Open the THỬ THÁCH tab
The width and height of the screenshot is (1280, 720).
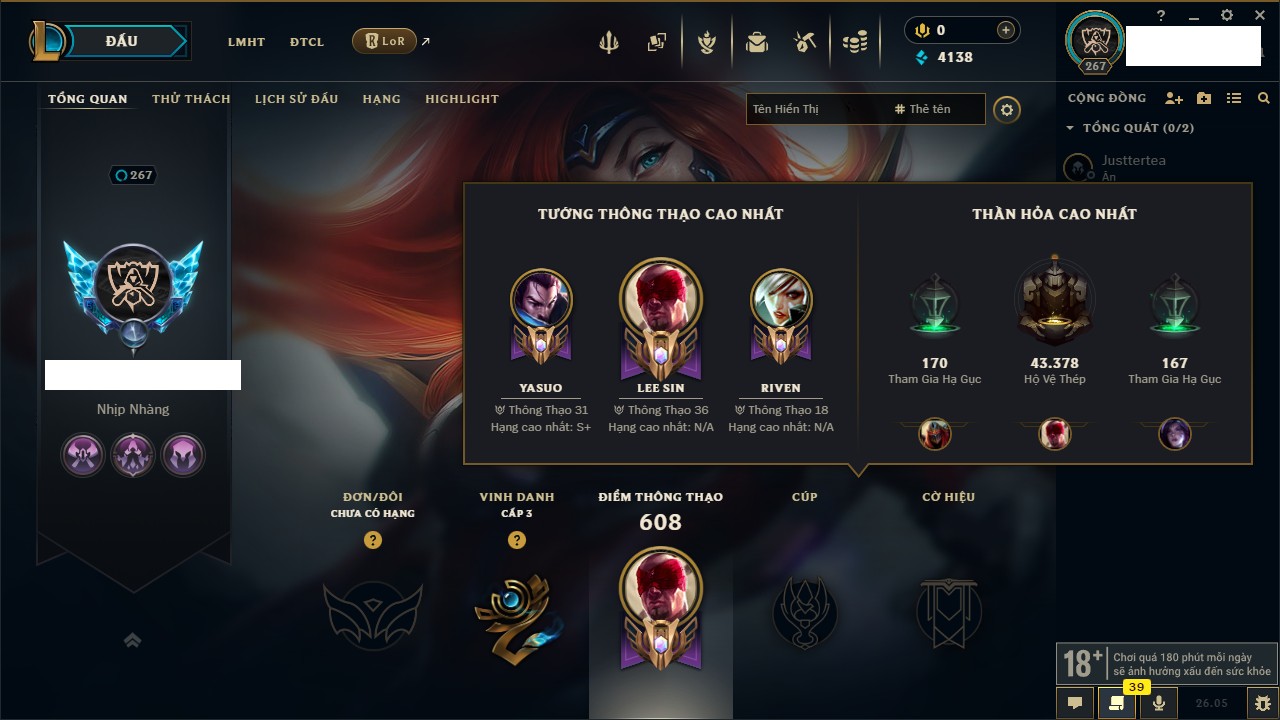(191, 99)
